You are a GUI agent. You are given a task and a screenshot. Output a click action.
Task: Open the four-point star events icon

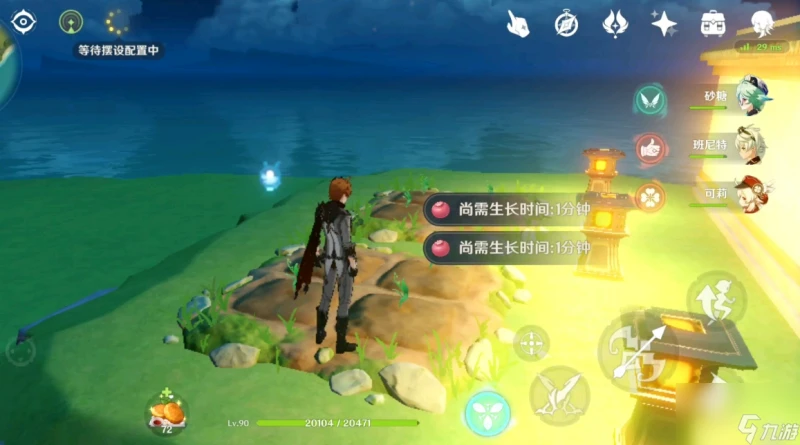[663, 22]
